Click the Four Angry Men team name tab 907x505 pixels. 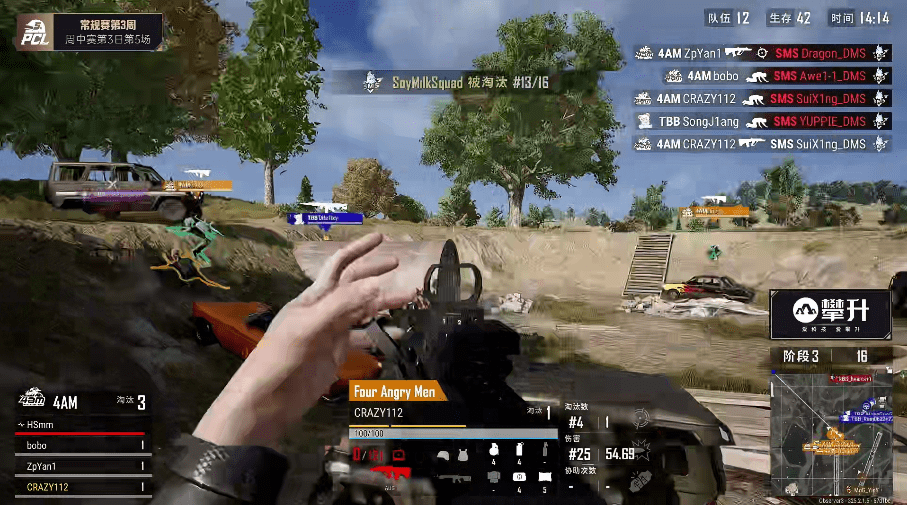click(396, 392)
